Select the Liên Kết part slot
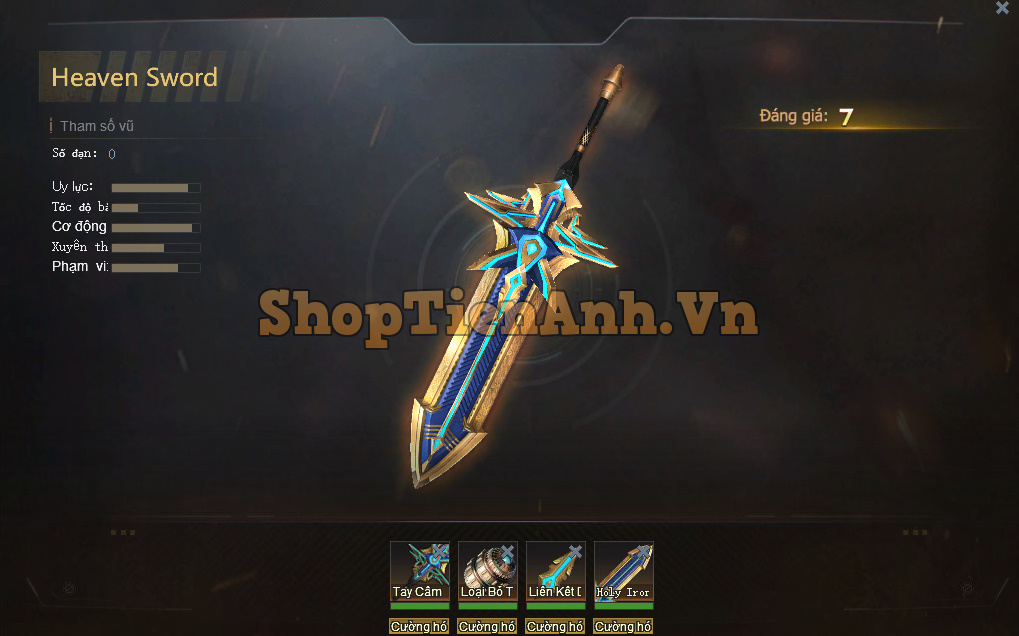The width and height of the screenshot is (1019, 636). click(x=555, y=572)
